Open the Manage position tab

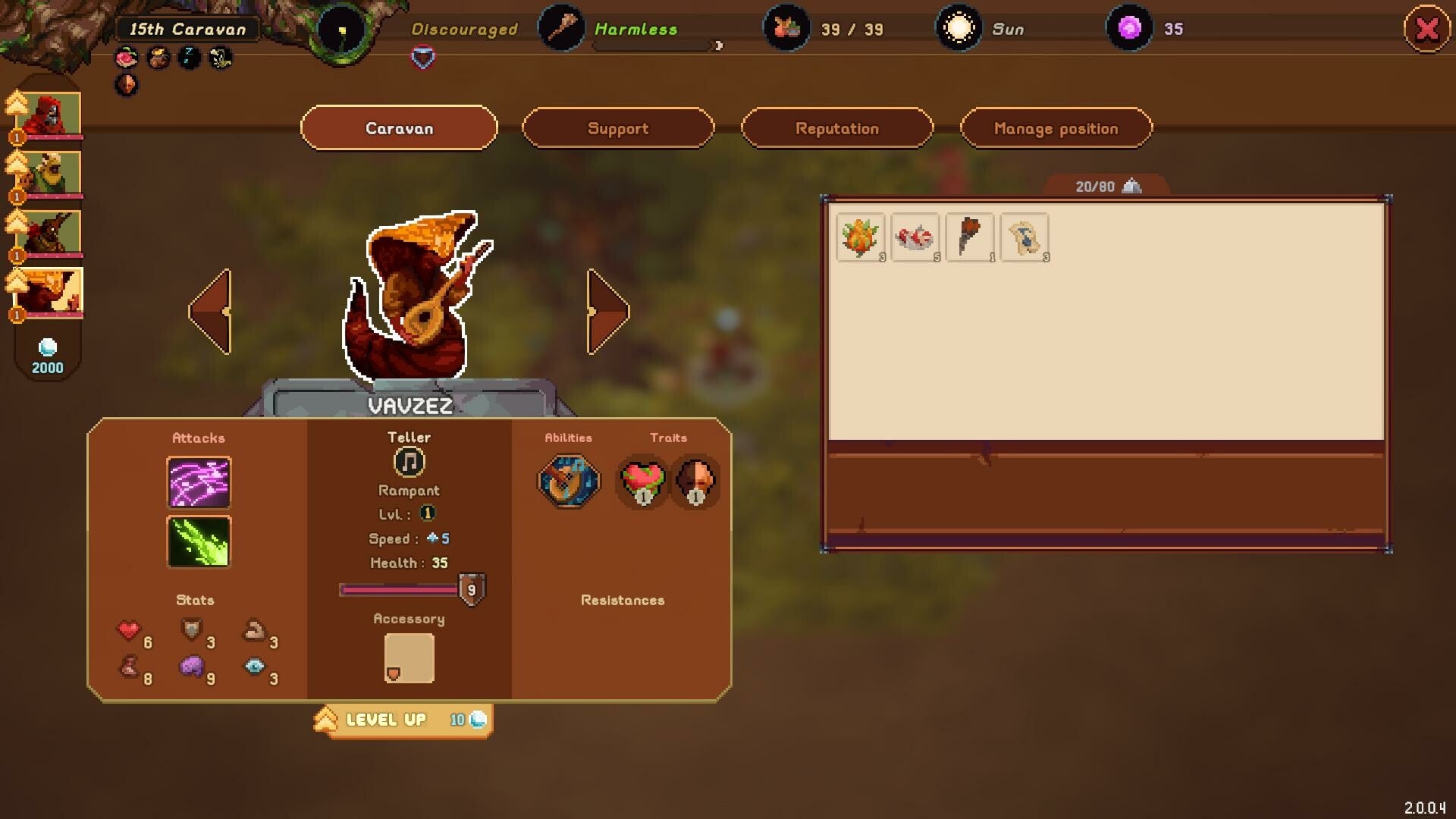point(1056,128)
